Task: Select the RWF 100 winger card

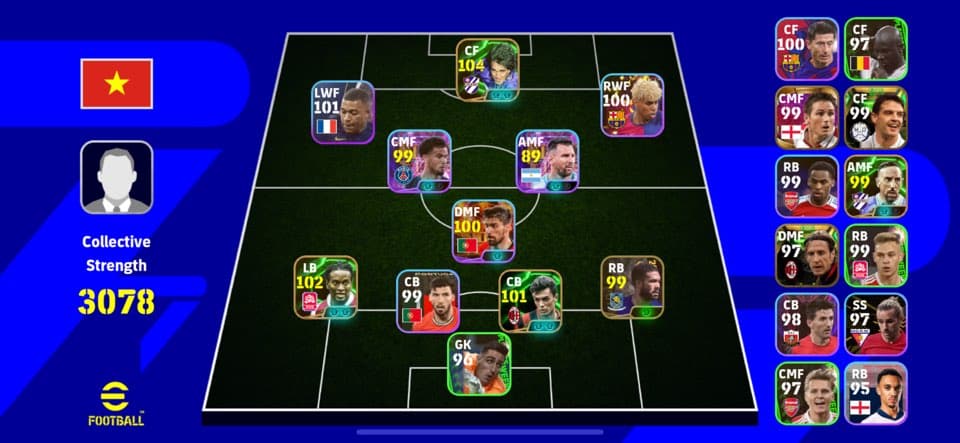Action: 632,105
